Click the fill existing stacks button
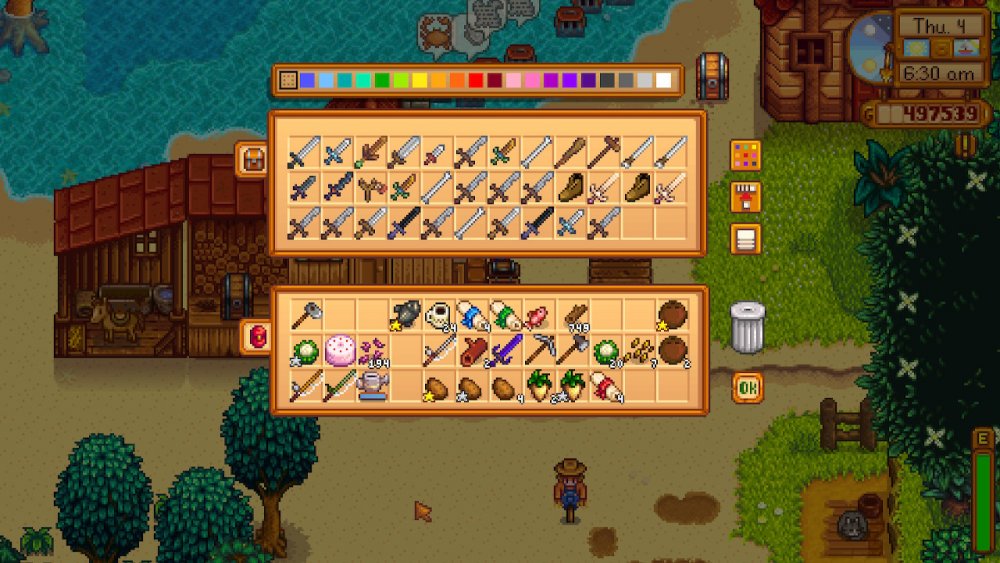Viewport: 1000px width, 563px height. click(x=745, y=197)
